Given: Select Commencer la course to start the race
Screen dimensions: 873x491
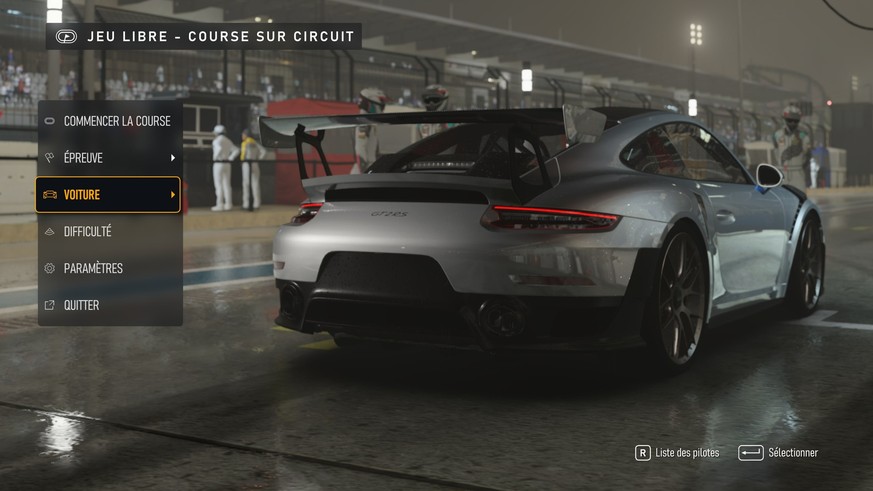Looking at the screenshot, I should 110,121.
